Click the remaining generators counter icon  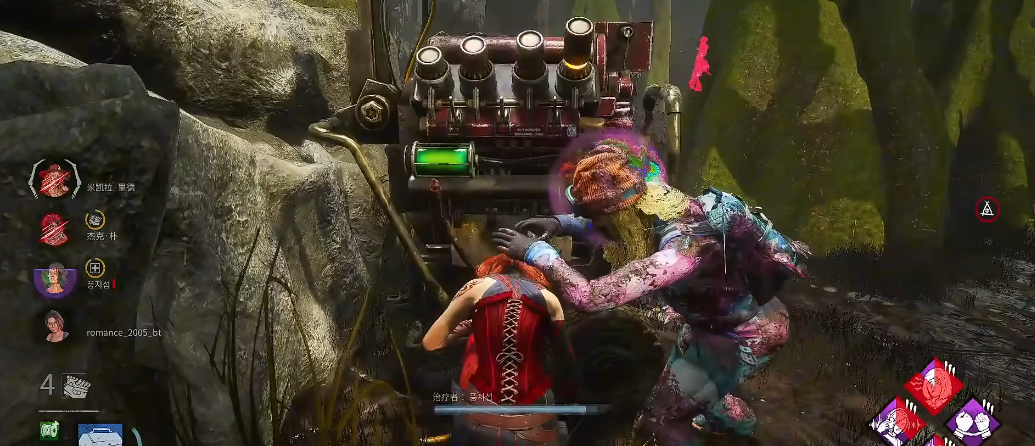tap(76, 386)
